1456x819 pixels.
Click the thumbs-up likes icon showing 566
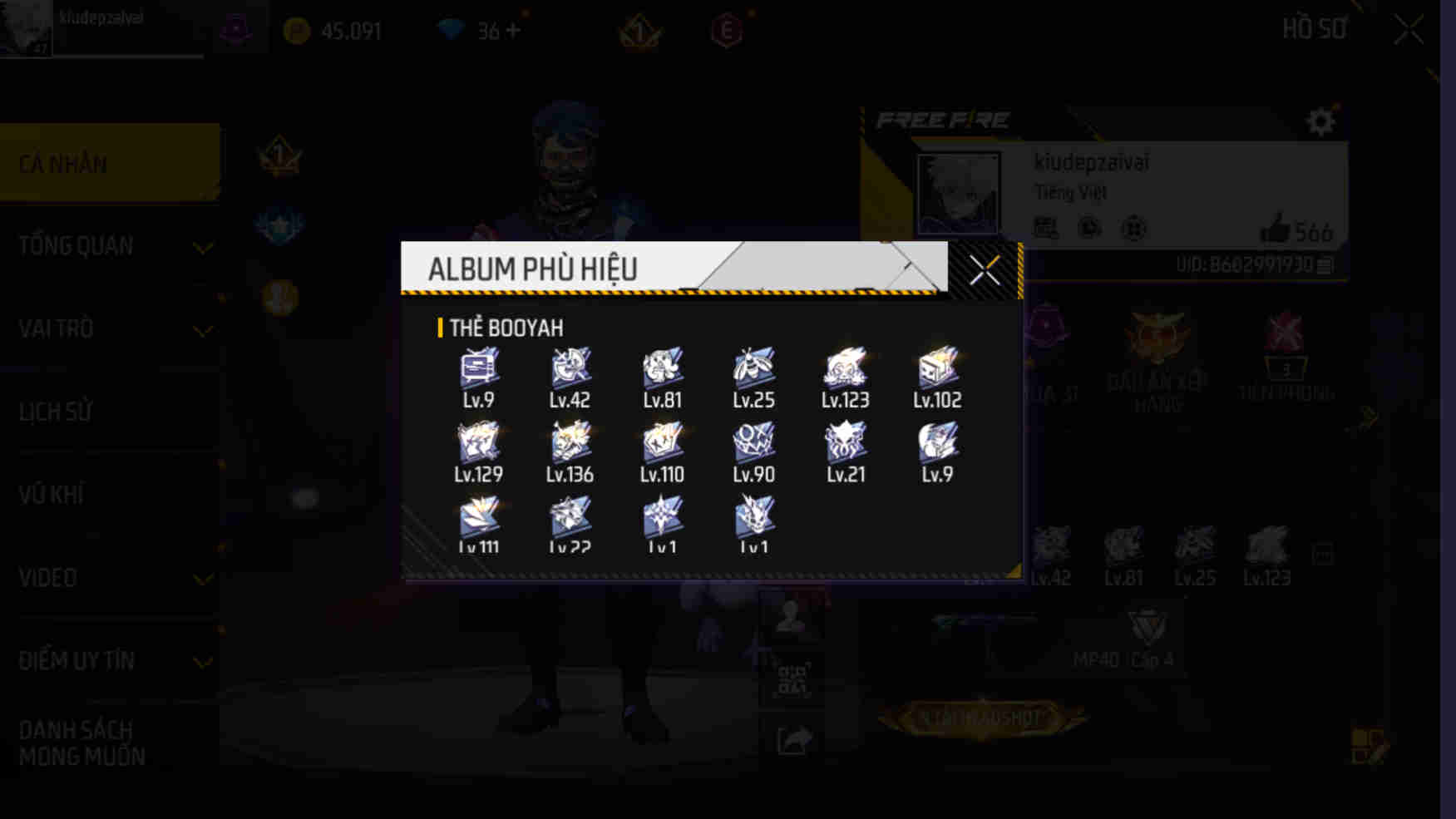click(1276, 234)
